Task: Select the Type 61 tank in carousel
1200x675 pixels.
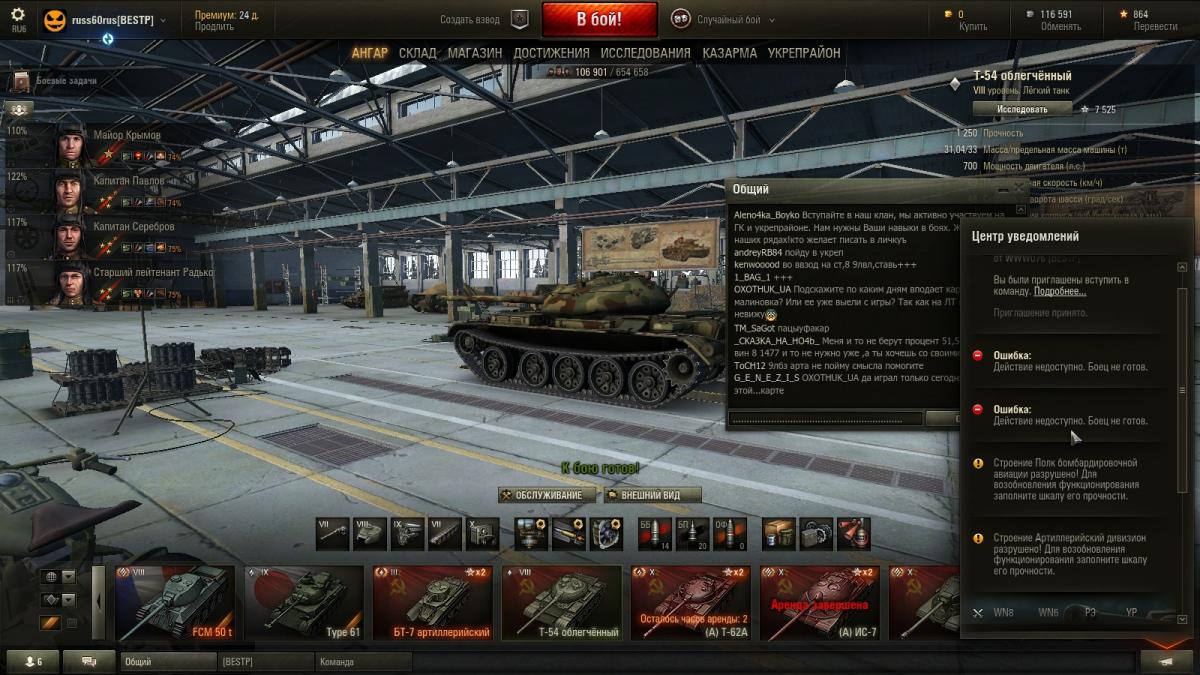Action: 303,602
